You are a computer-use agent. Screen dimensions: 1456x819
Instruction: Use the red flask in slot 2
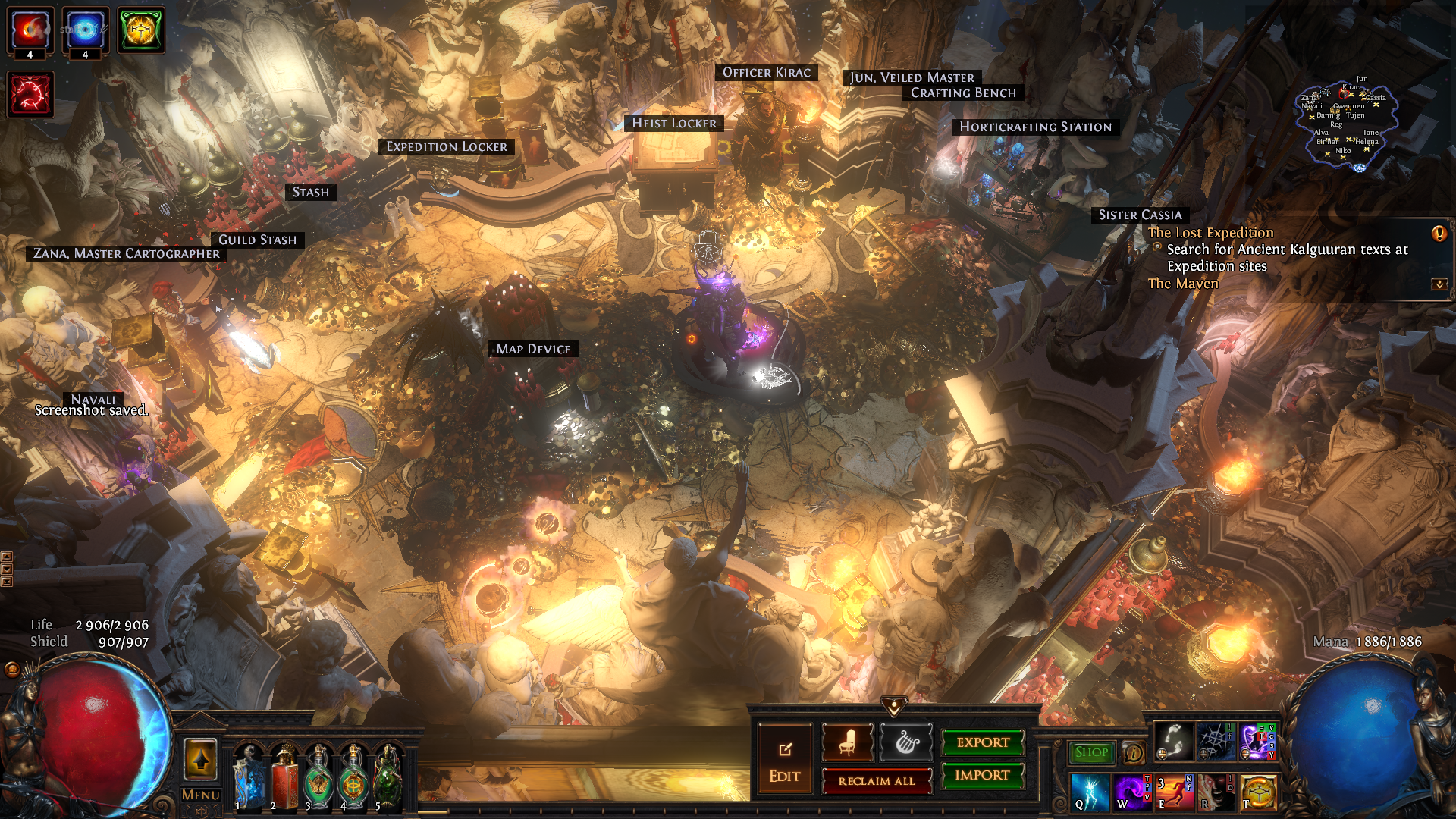click(x=284, y=777)
